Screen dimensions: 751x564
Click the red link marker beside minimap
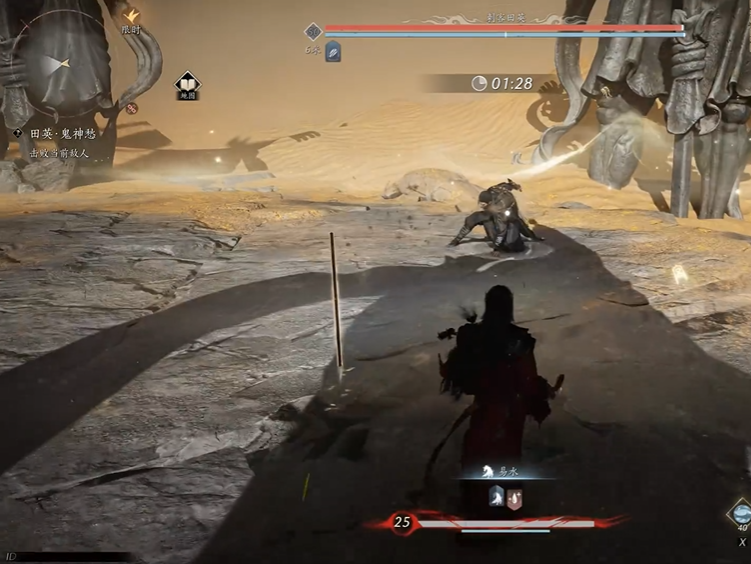pos(132,108)
